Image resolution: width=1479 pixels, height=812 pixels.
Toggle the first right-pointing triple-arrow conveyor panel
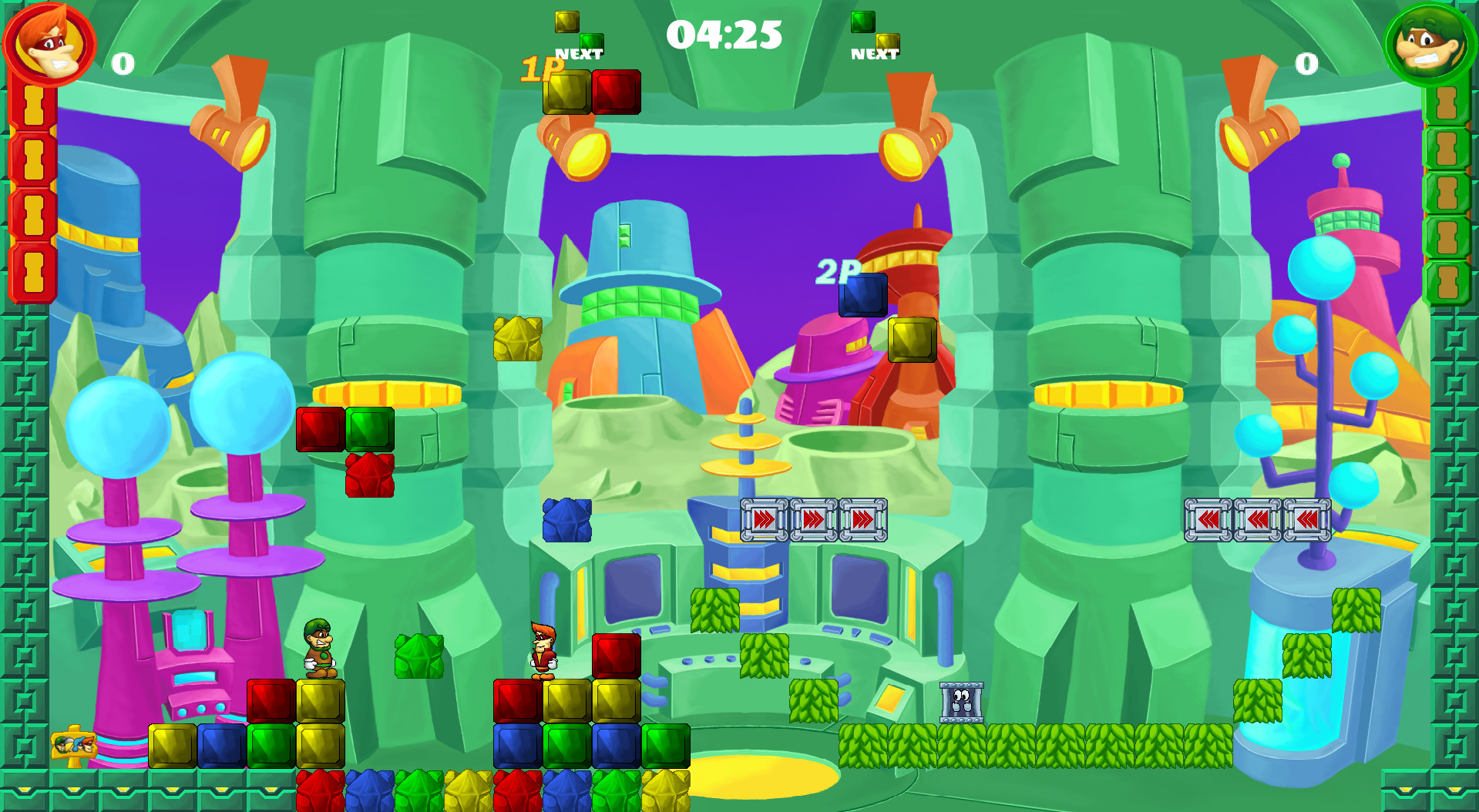(x=763, y=521)
